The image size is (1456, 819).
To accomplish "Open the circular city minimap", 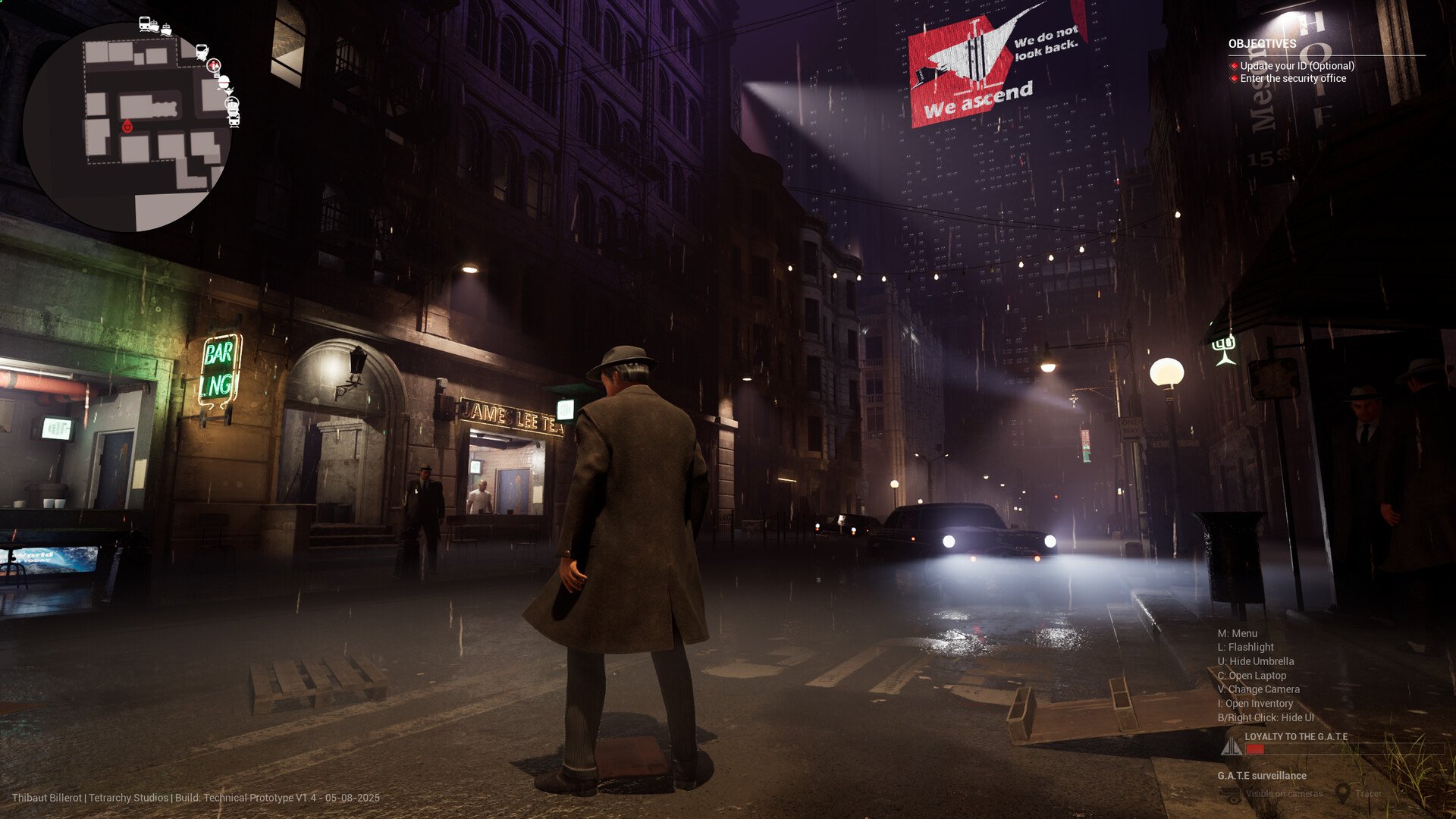I will coord(126,127).
